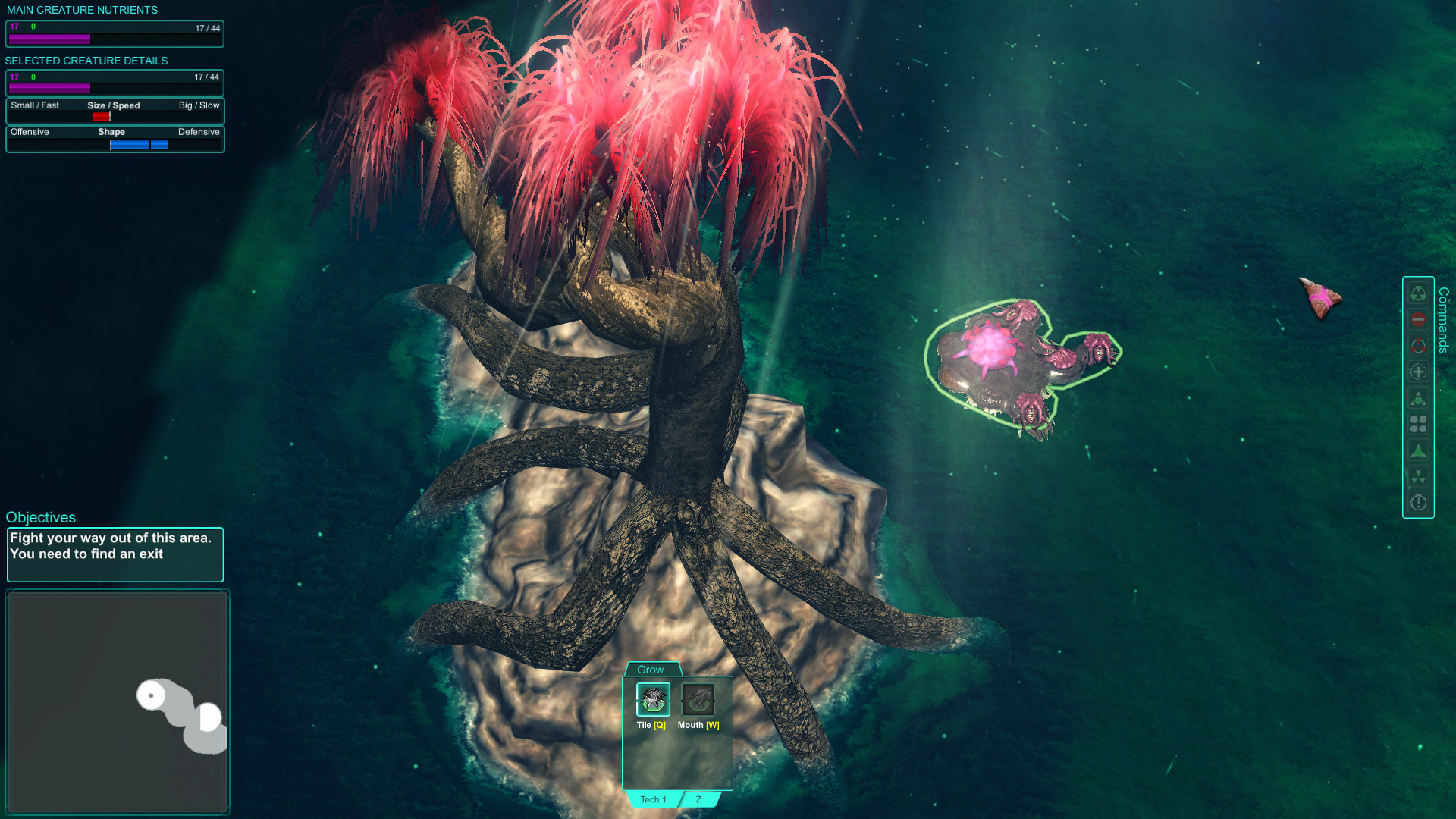Click the four dots grouping command
This screenshot has width=1456, height=819.
(1418, 424)
